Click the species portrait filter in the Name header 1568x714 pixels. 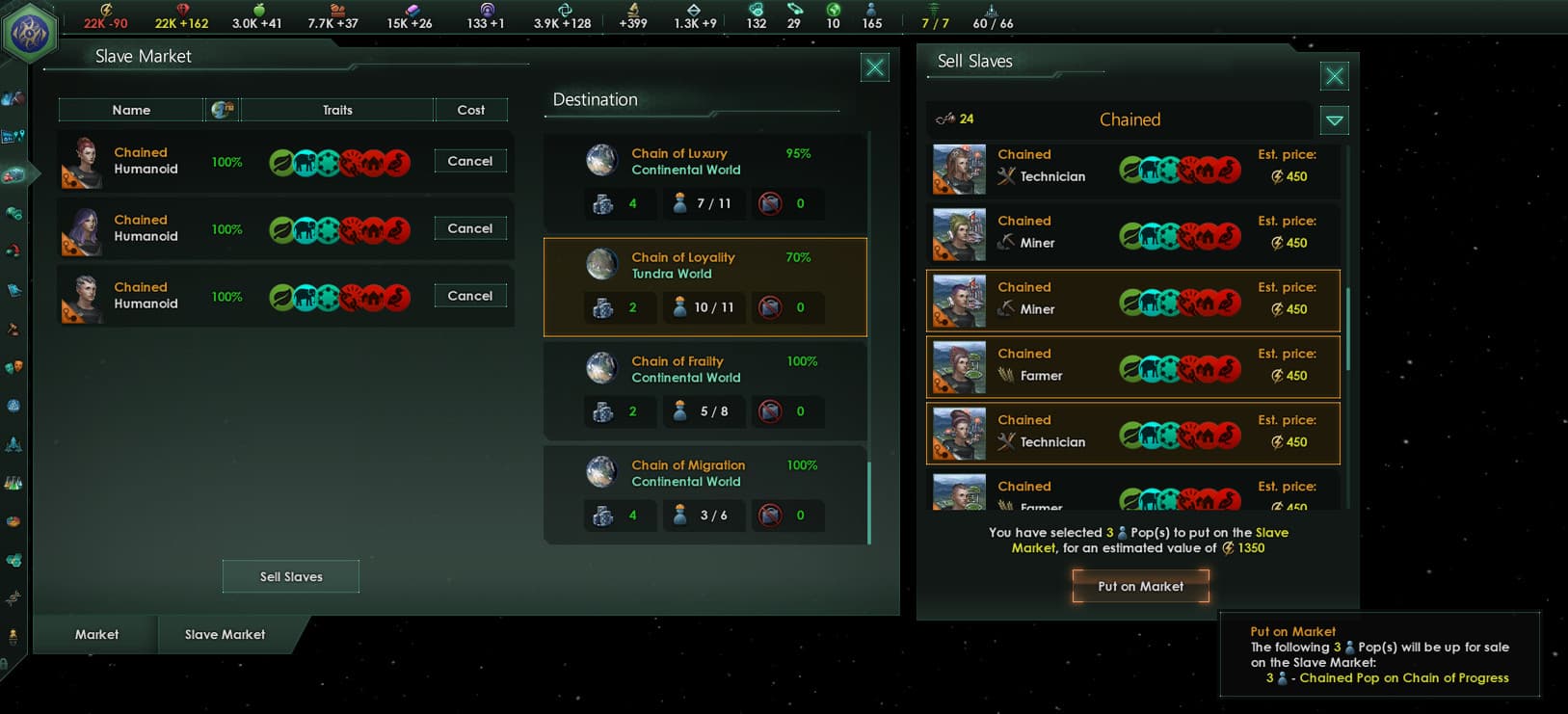(x=223, y=109)
